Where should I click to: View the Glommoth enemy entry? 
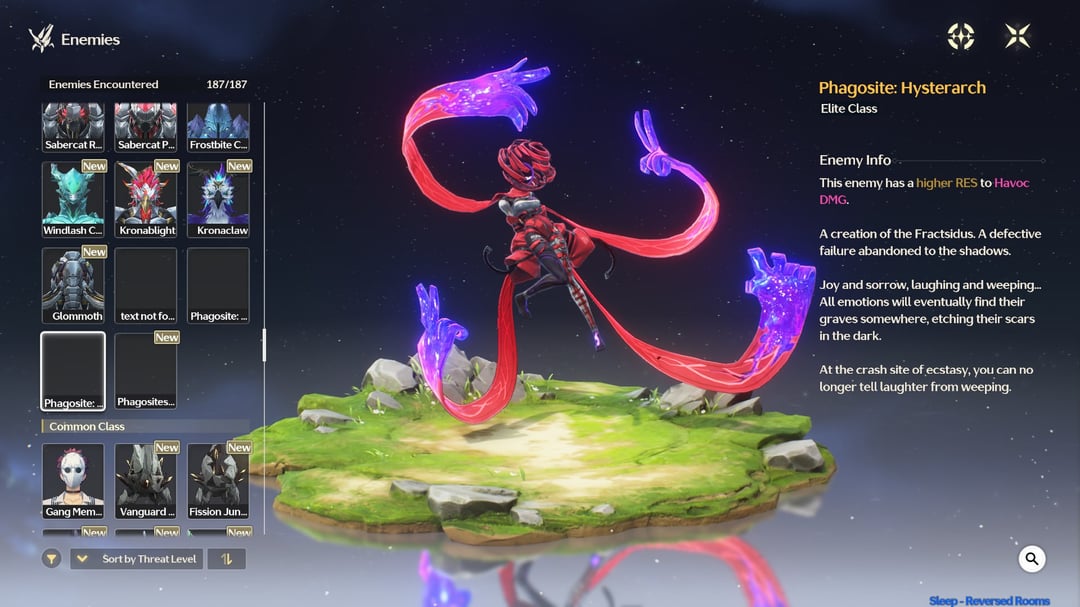click(73, 285)
